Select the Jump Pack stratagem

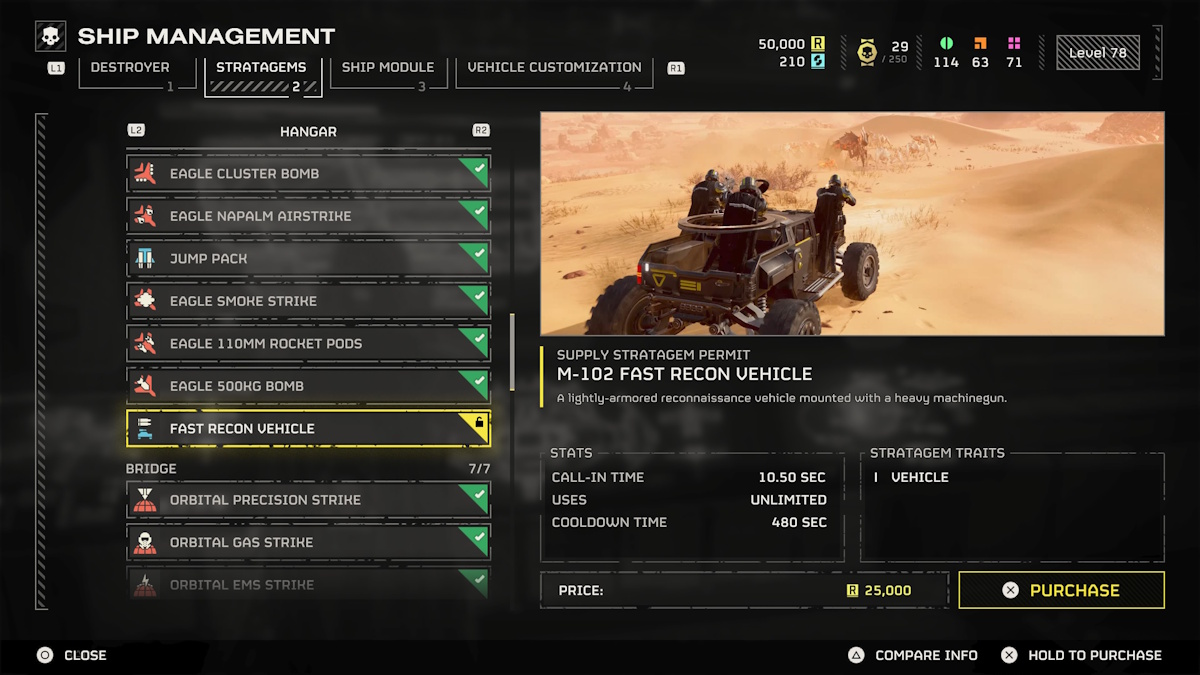[x=308, y=258]
